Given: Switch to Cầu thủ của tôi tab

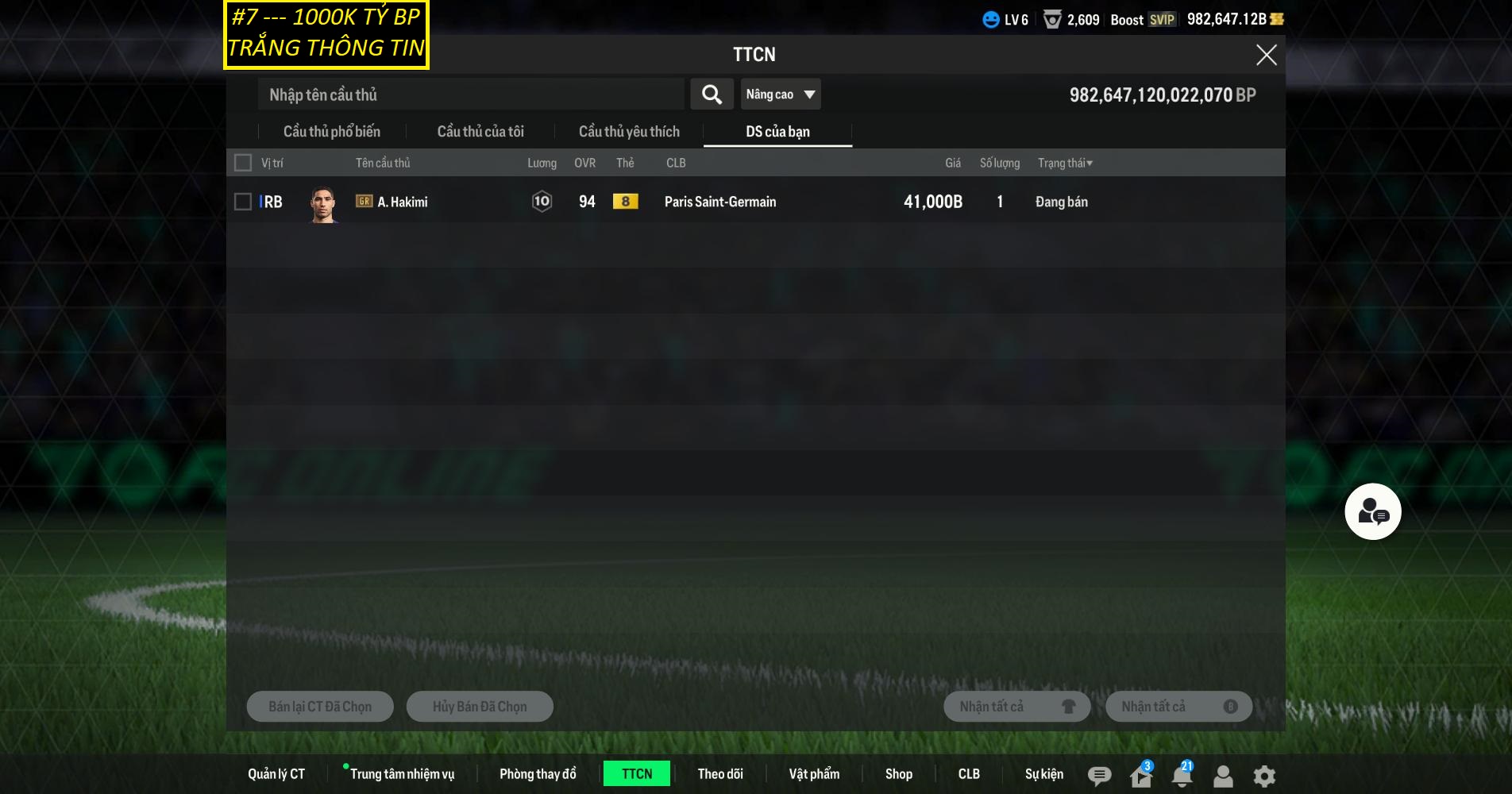Looking at the screenshot, I should click(480, 132).
